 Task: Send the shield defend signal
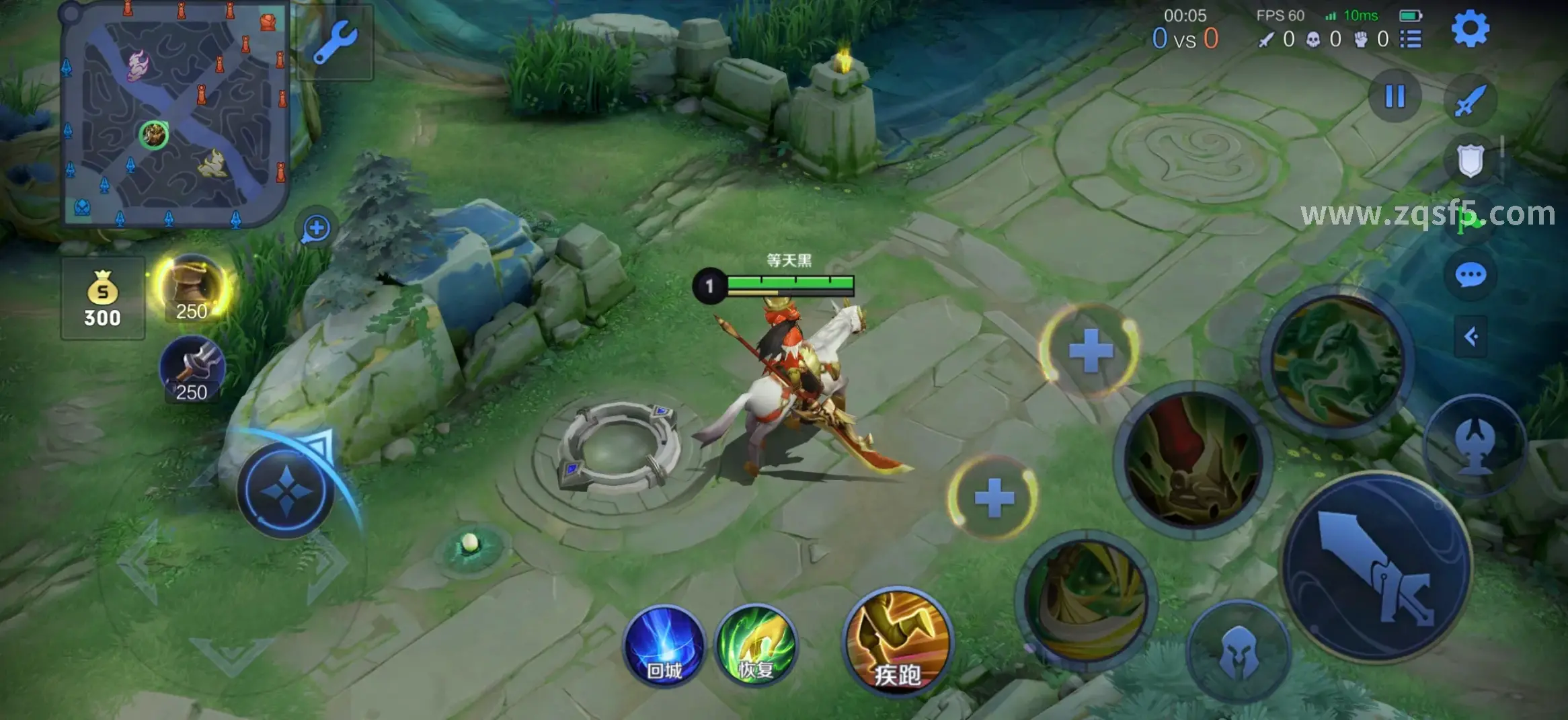pos(1471,161)
